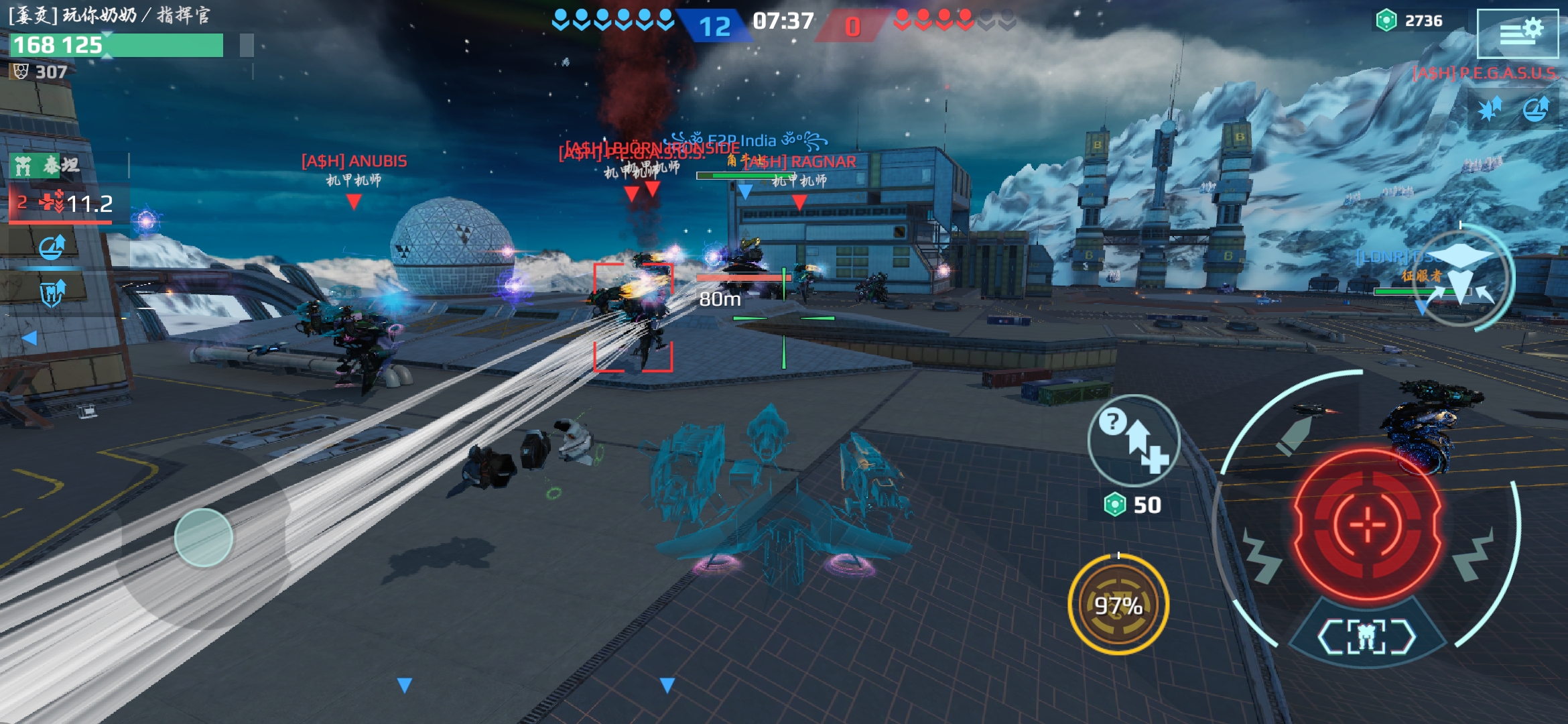The width and height of the screenshot is (1568, 724).
Task: Open the settings menu with gear icon
Action: click(x=1518, y=32)
